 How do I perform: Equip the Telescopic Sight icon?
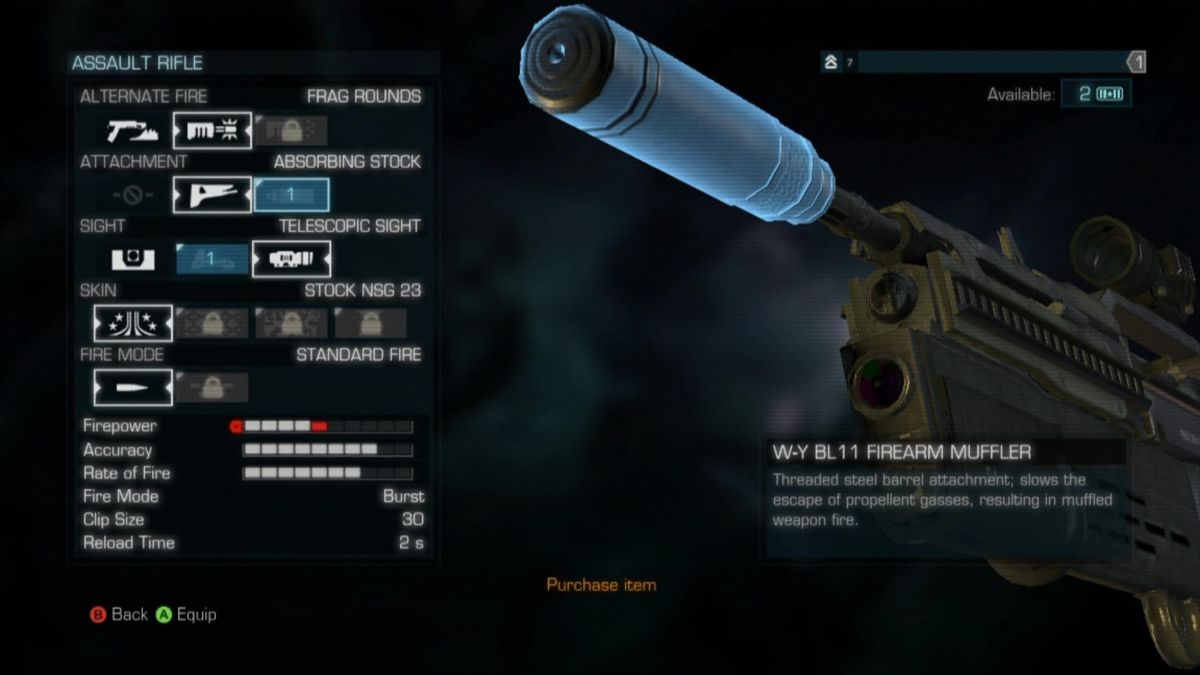click(x=291, y=259)
